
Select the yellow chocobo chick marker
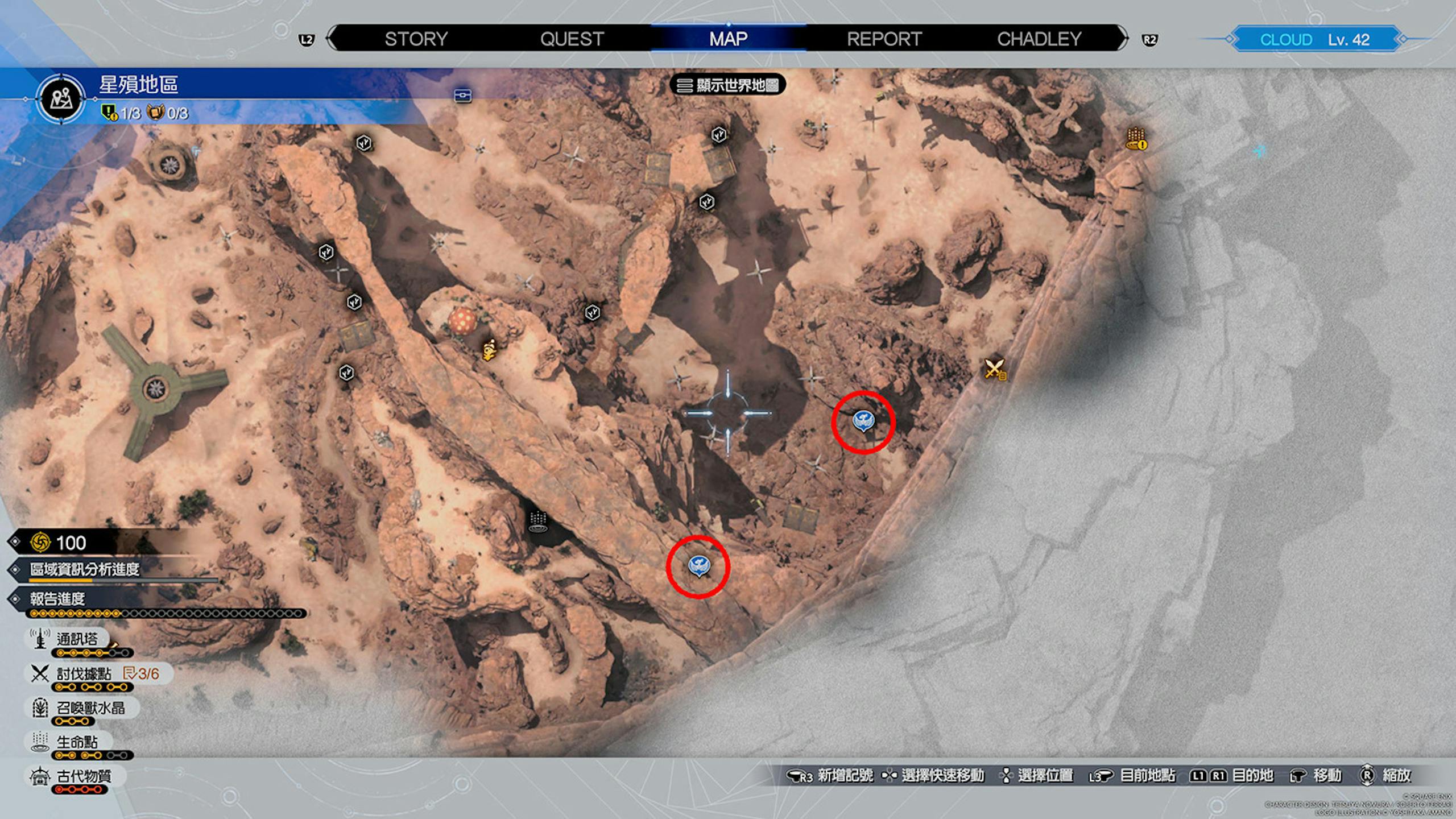point(490,350)
